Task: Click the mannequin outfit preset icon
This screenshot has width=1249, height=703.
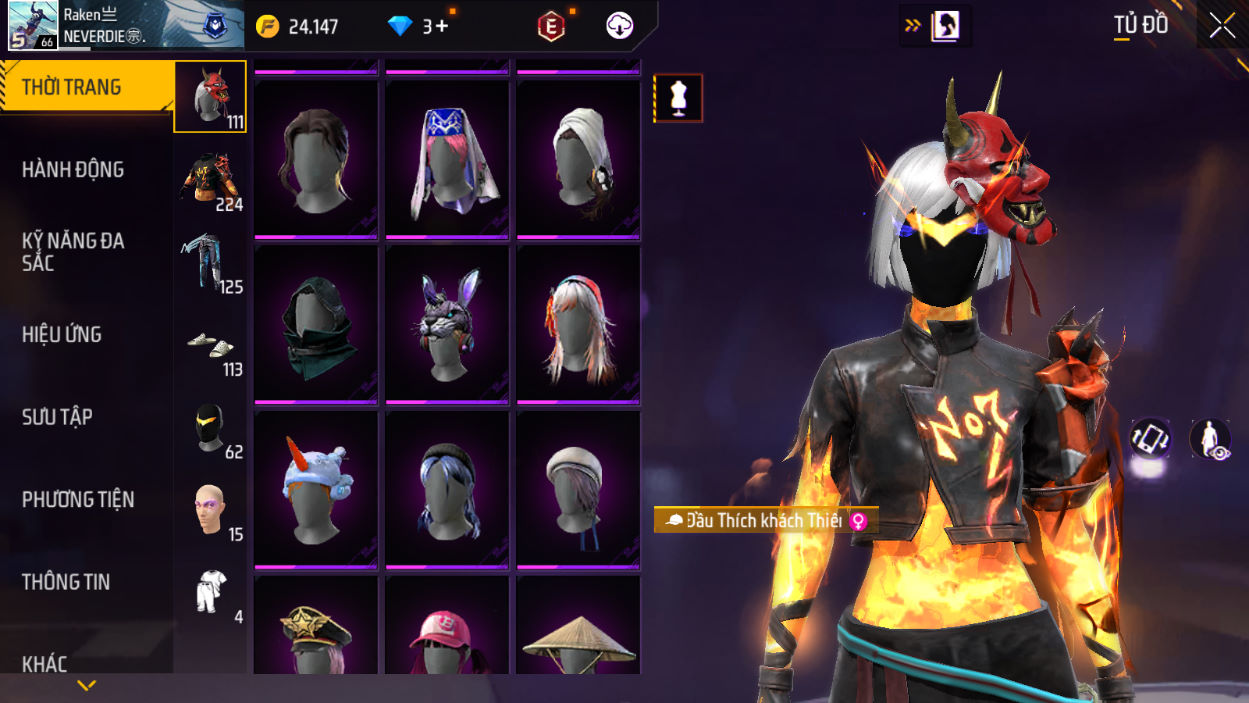Action: pyautogui.click(x=679, y=99)
